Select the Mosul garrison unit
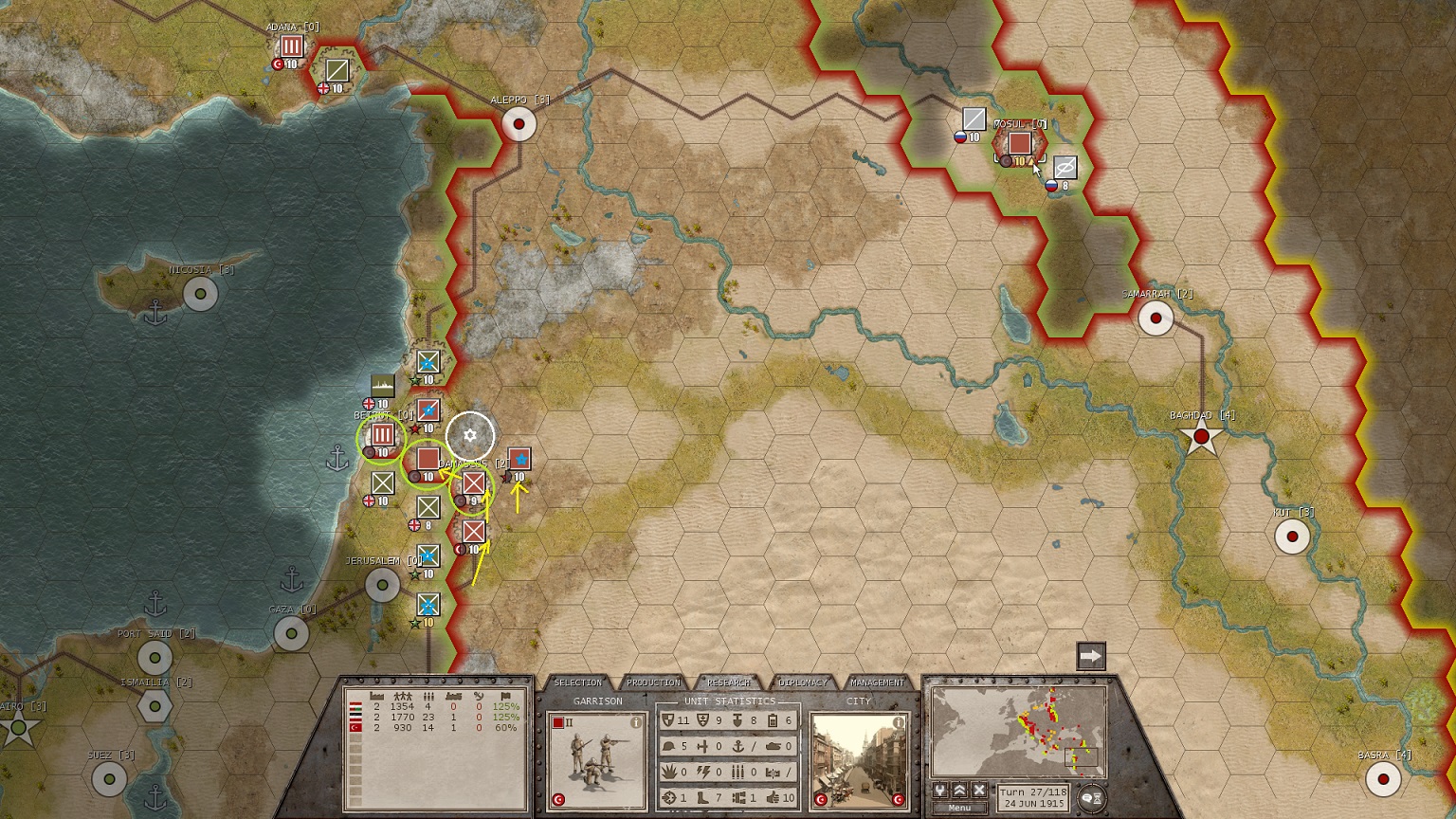Image resolution: width=1456 pixels, height=819 pixels. [x=1019, y=144]
